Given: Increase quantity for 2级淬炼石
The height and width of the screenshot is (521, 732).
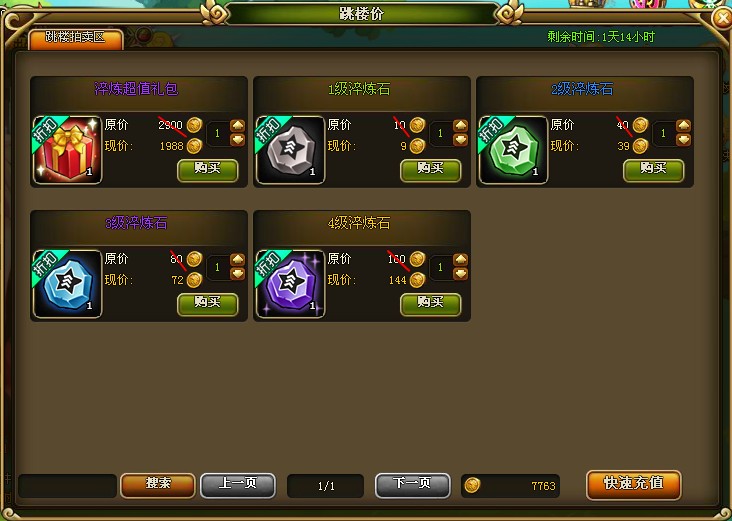Looking at the screenshot, I should [683, 125].
